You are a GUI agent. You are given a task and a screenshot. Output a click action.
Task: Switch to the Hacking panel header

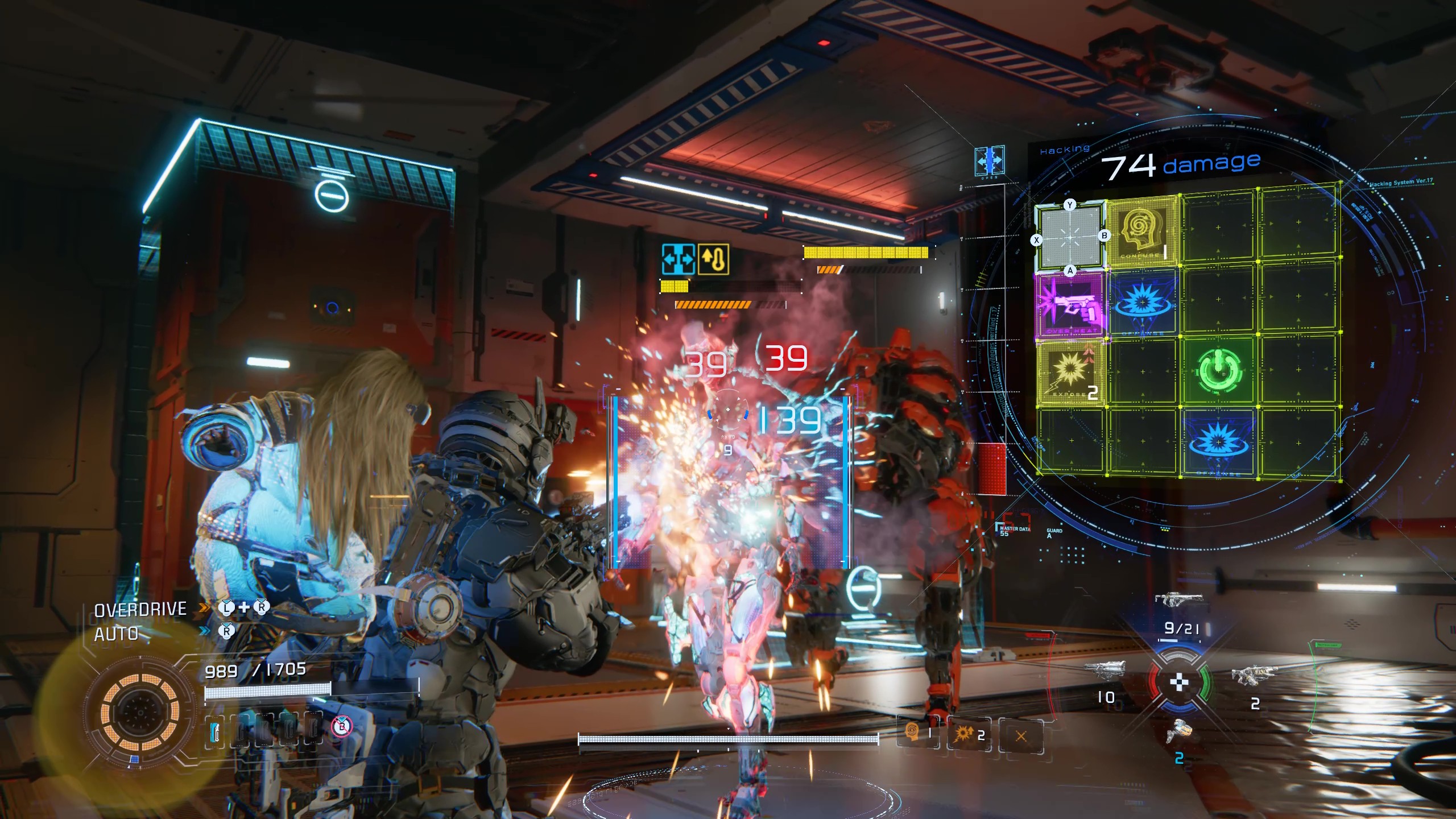[1065, 148]
